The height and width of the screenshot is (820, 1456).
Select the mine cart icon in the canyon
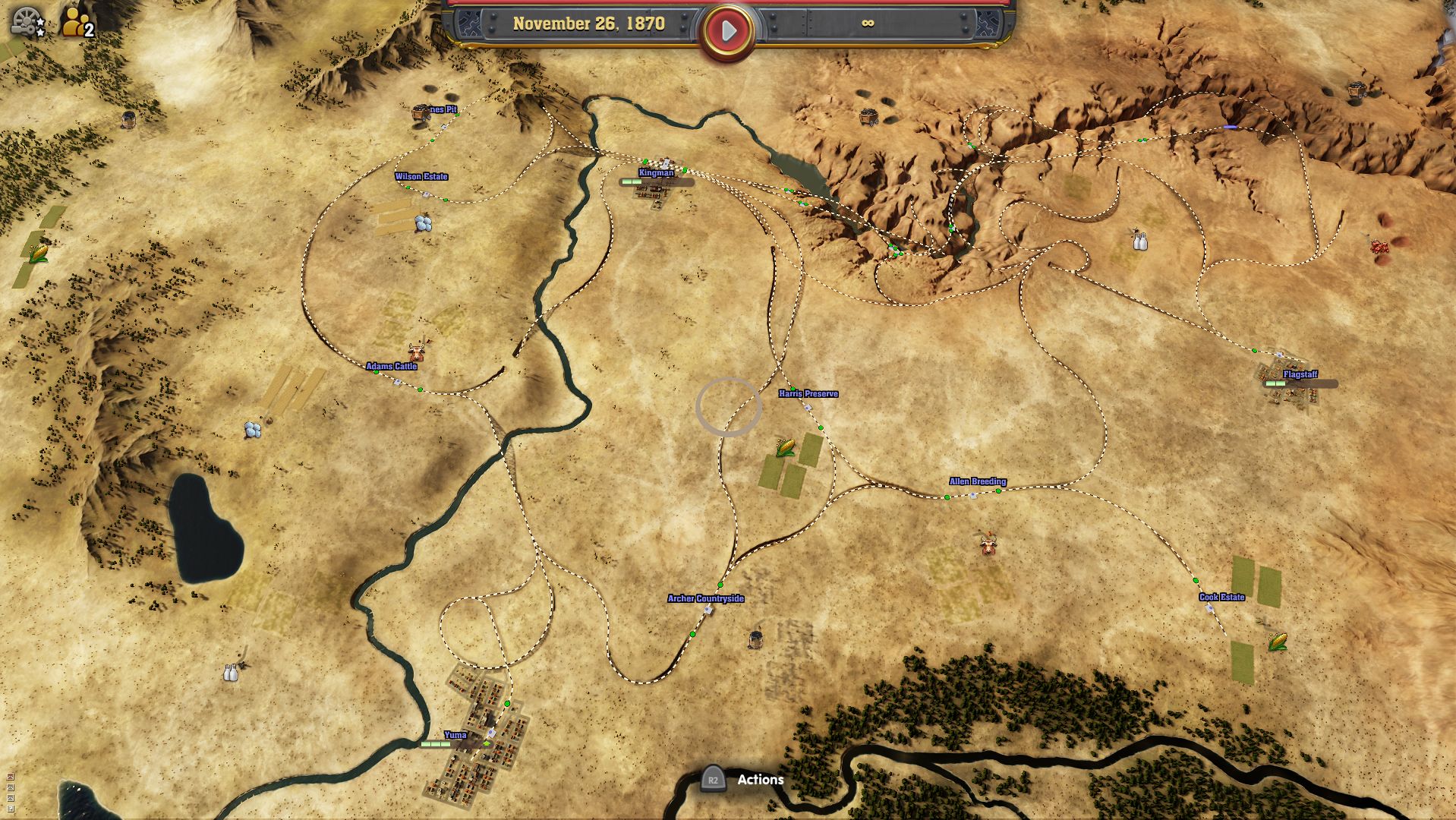(868, 117)
